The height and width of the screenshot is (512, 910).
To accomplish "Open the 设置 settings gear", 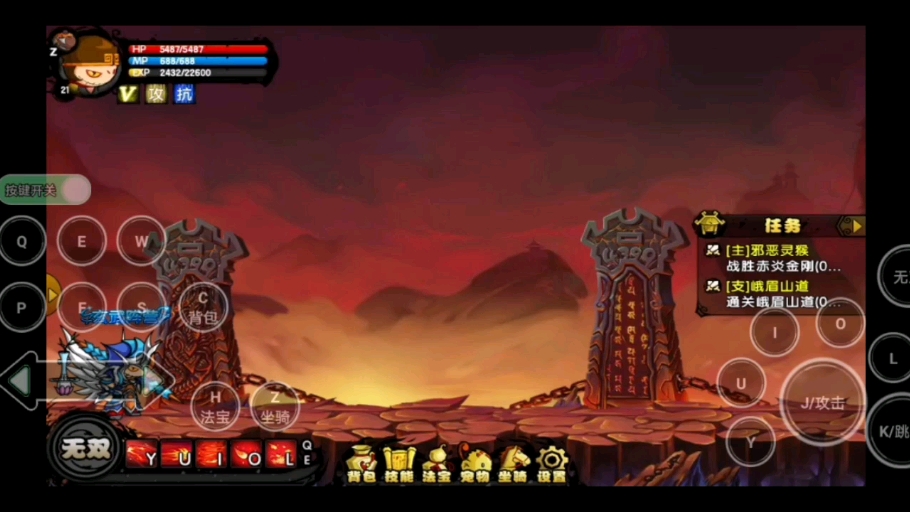I will [551, 464].
